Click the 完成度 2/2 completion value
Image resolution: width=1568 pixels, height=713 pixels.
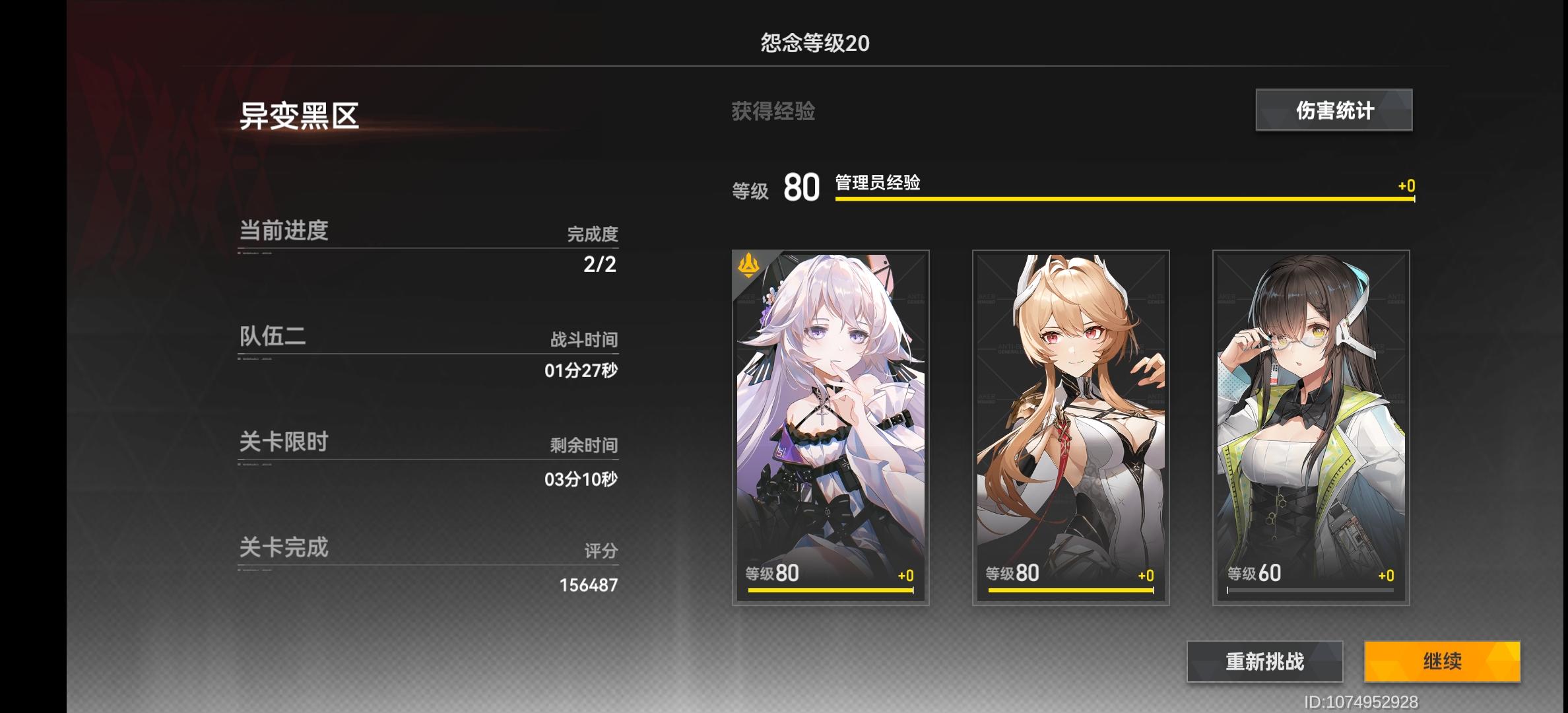pyautogui.click(x=597, y=266)
